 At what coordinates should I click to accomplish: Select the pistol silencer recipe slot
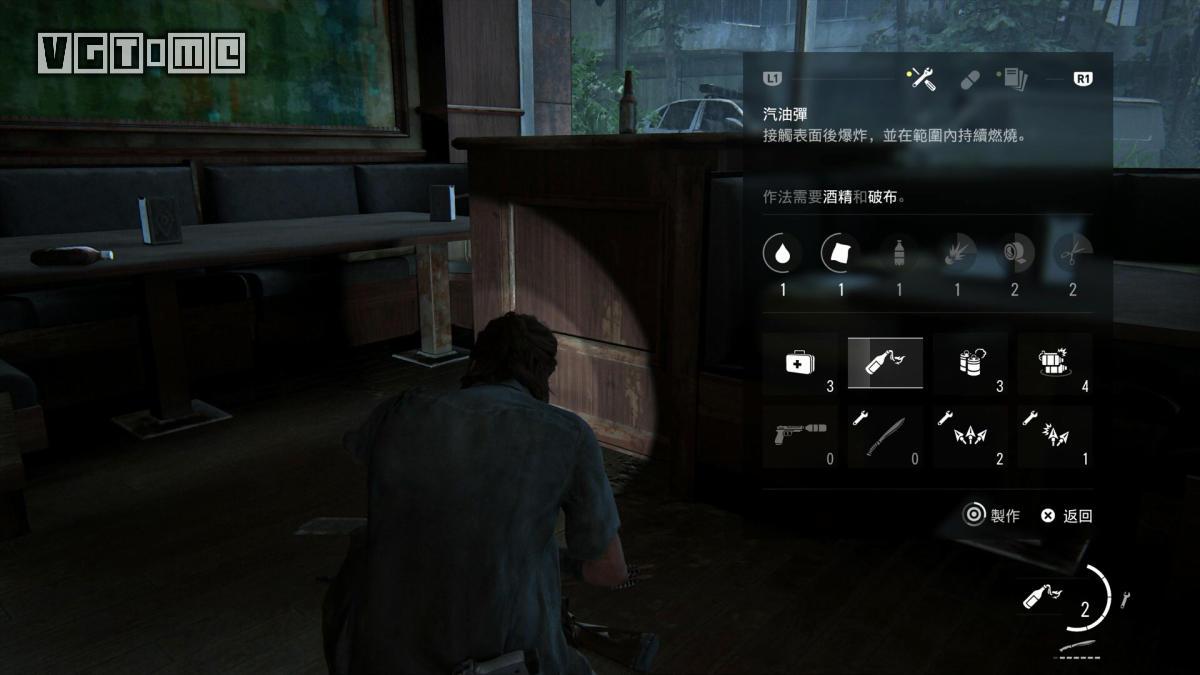click(800, 437)
